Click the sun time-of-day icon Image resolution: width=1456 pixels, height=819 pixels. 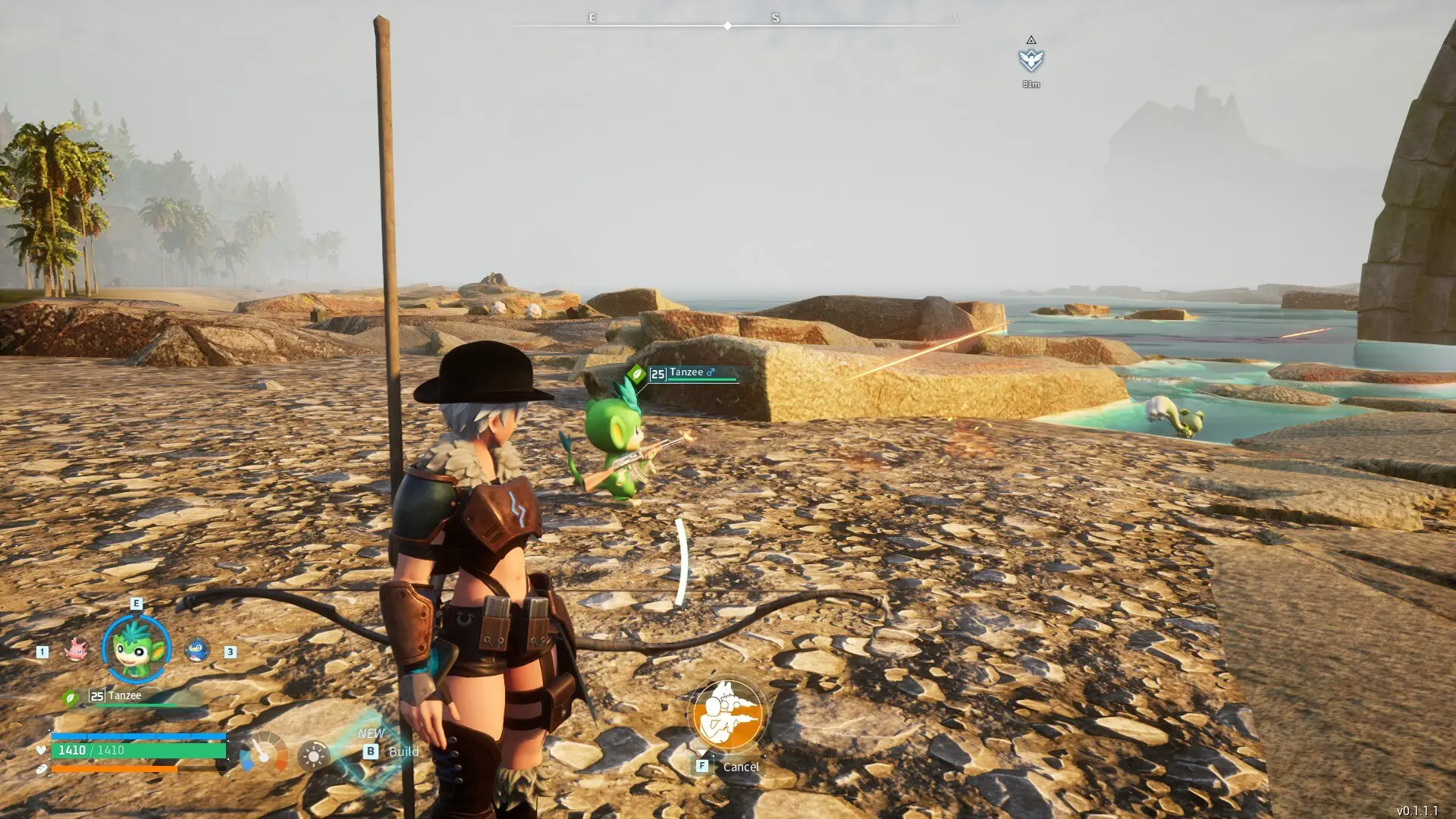313,755
